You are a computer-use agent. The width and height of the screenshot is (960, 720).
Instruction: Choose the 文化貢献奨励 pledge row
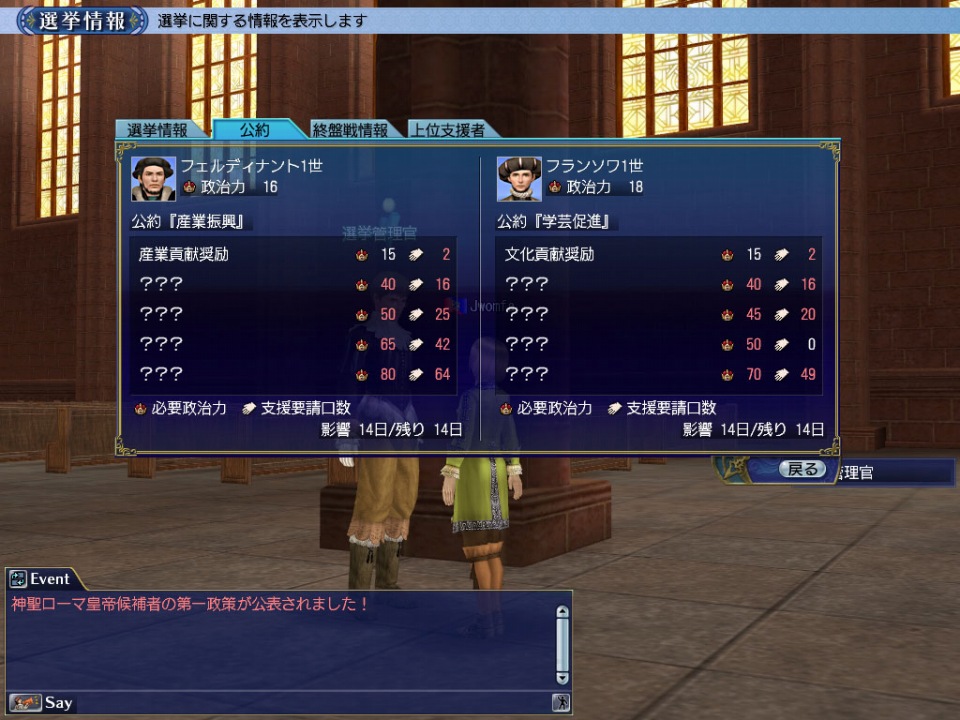coord(659,255)
